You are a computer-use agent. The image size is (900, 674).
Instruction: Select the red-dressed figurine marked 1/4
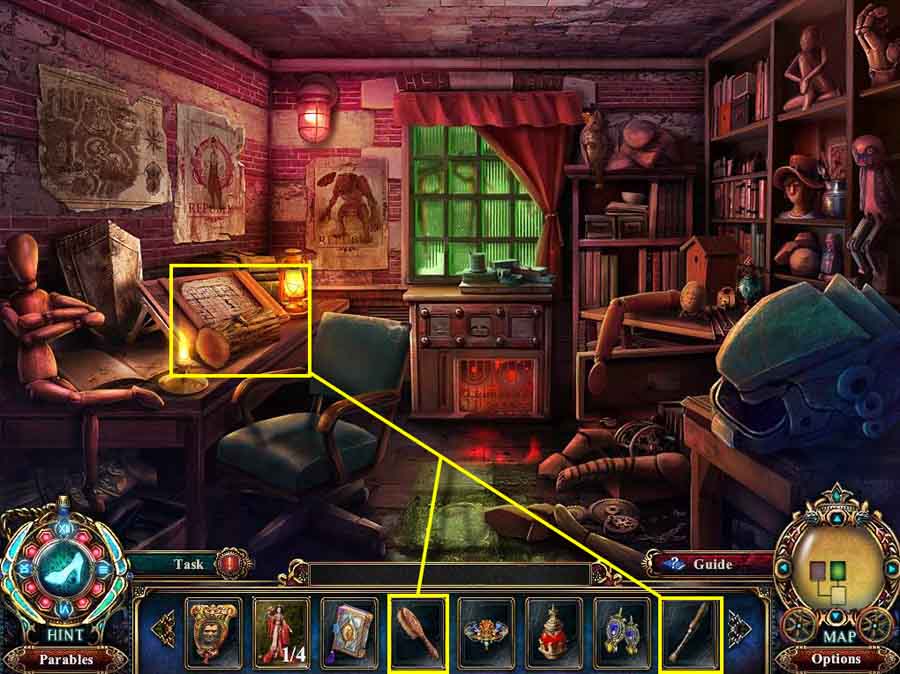tap(281, 631)
